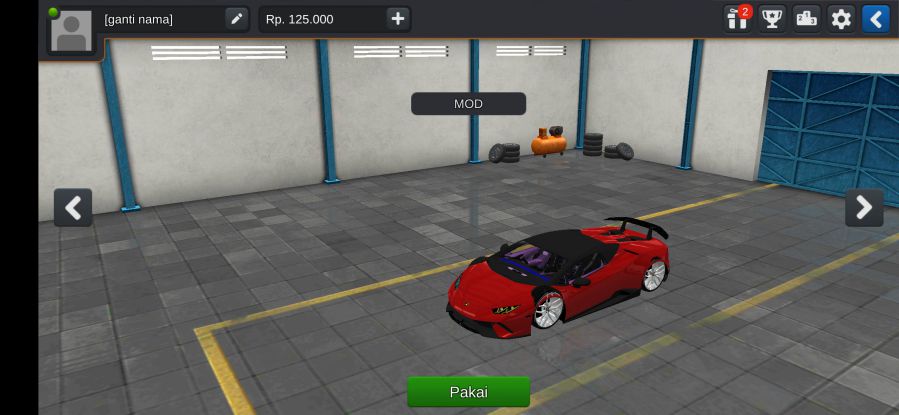
Task: Add money with the plus button
Action: [x=398, y=19]
